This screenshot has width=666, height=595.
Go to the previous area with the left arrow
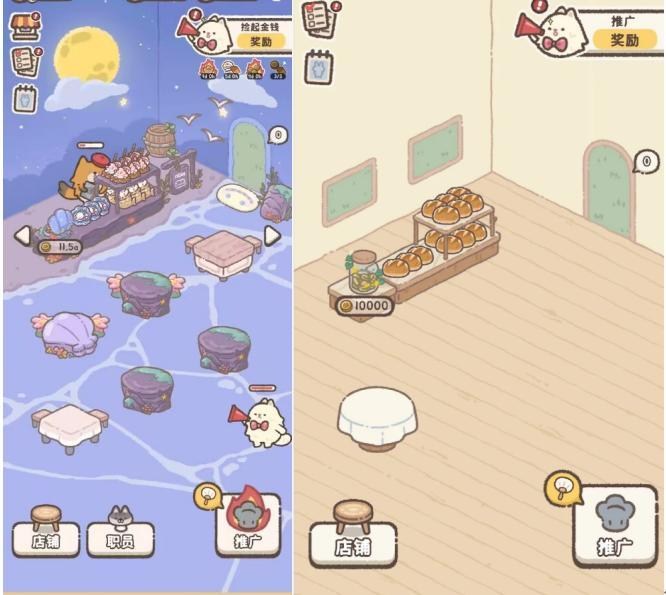(x=22, y=235)
